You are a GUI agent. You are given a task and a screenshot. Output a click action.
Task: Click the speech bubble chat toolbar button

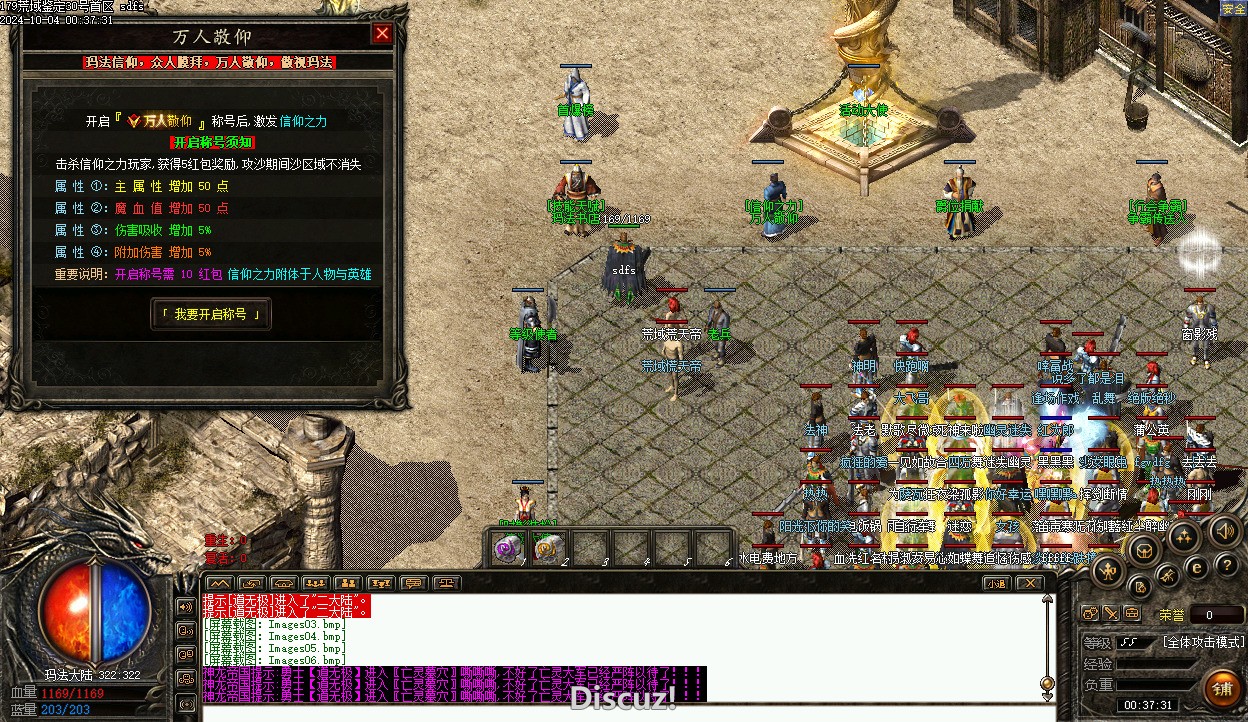click(413, 583)
